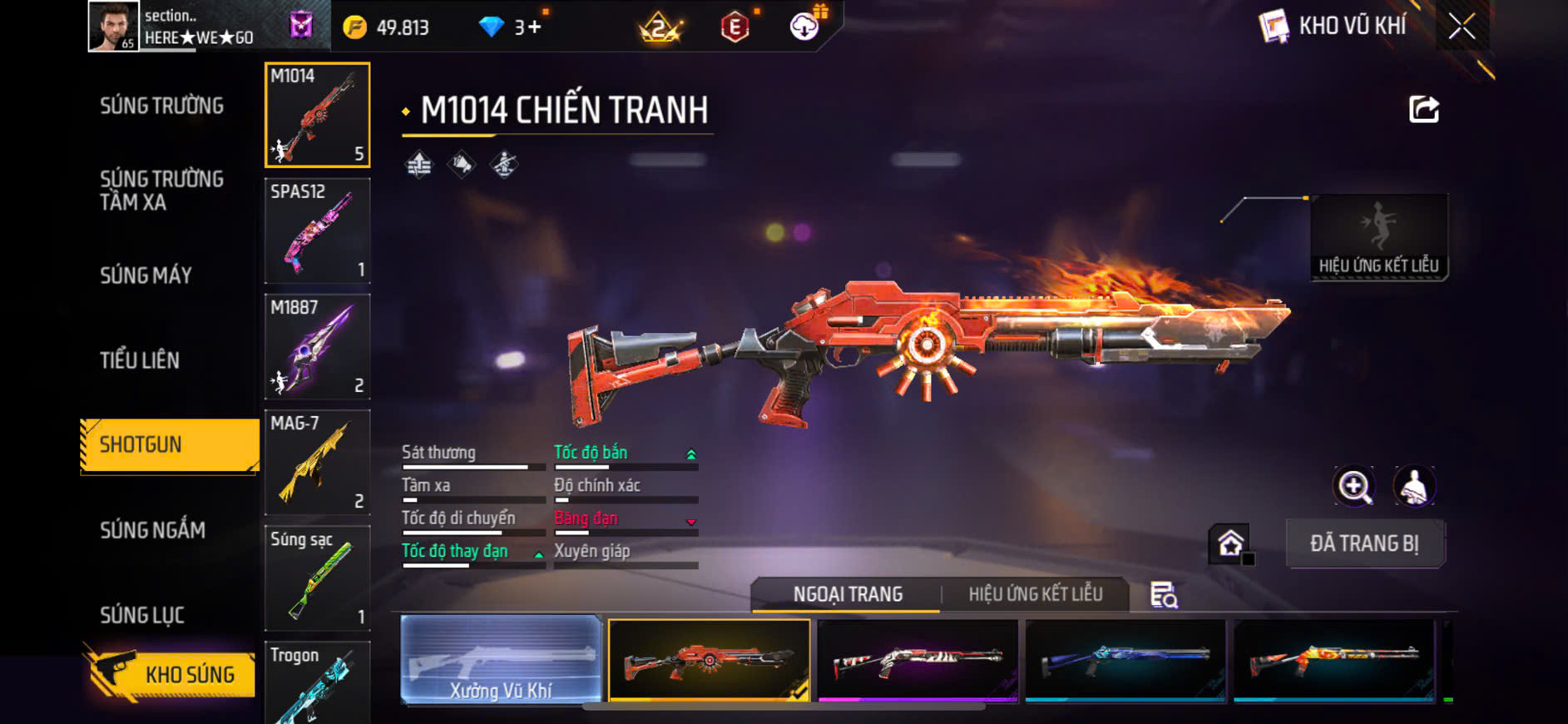1568x724 pixels.
Task: Open the Kho Súng gun storage
Action: coord(171,673)
